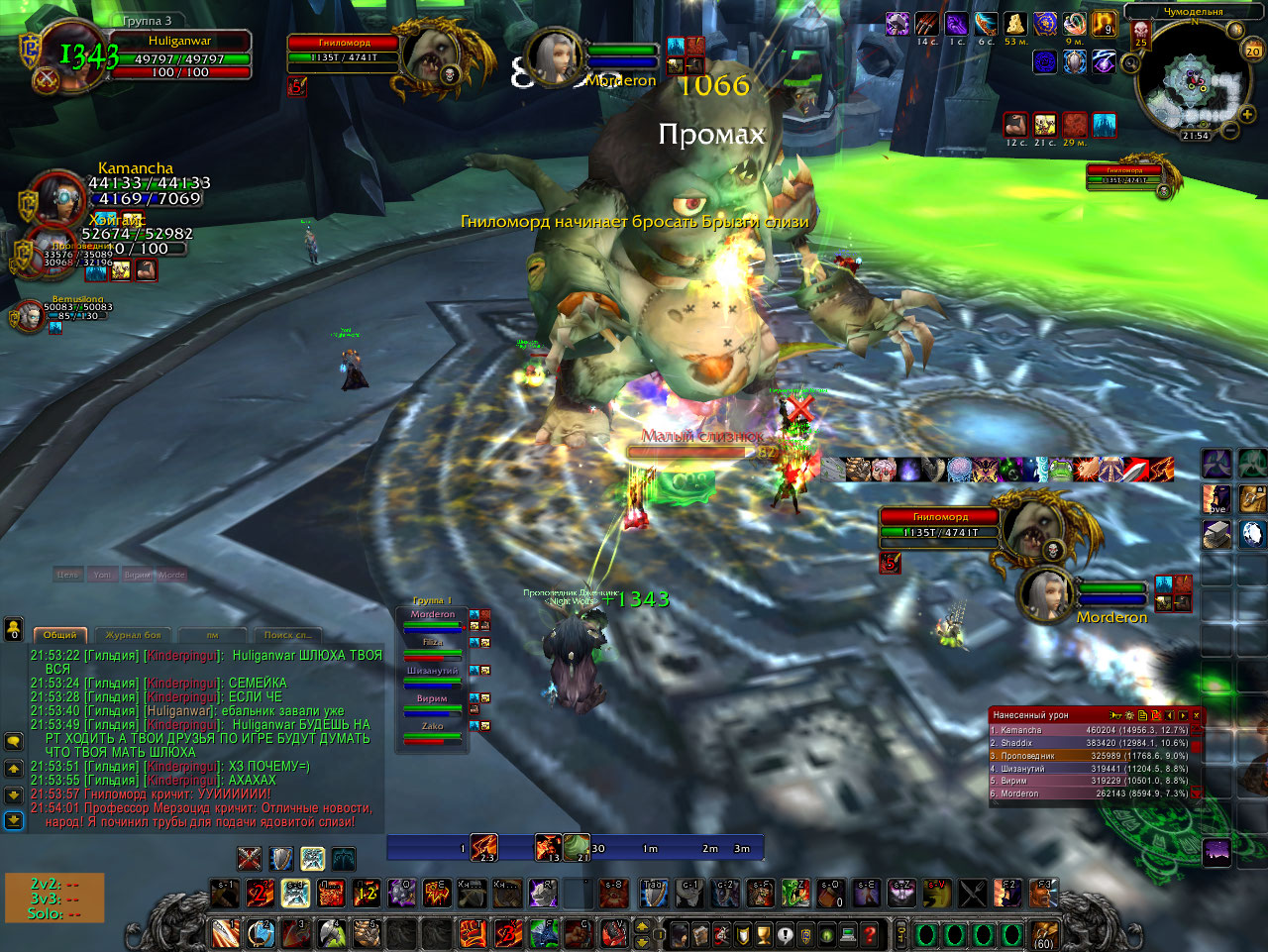Click the minimap tracking magnifier button

1130,64
